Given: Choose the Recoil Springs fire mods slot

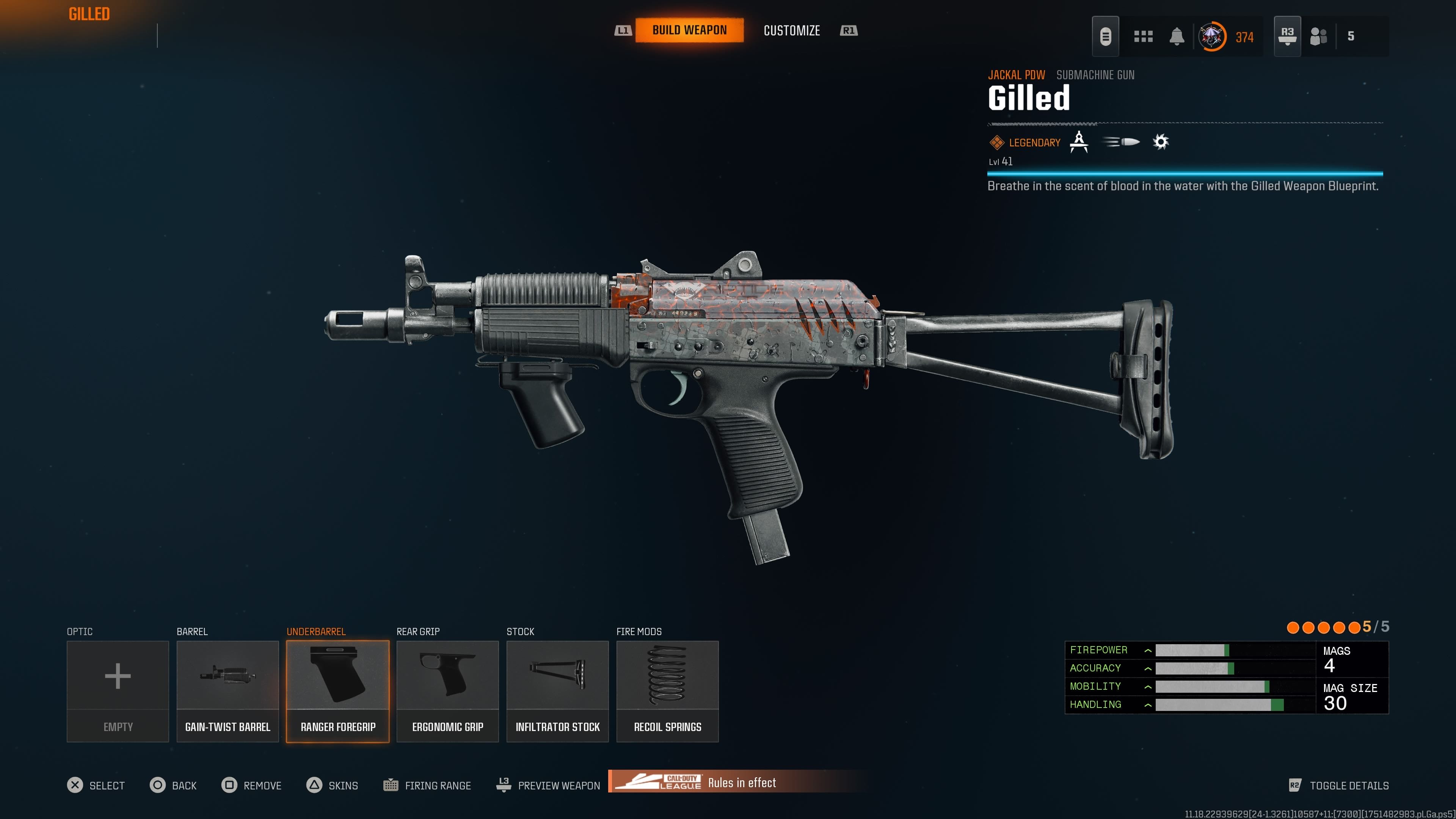Looking at the screenshot, I should pyautogui.click(x=667, y=691).
